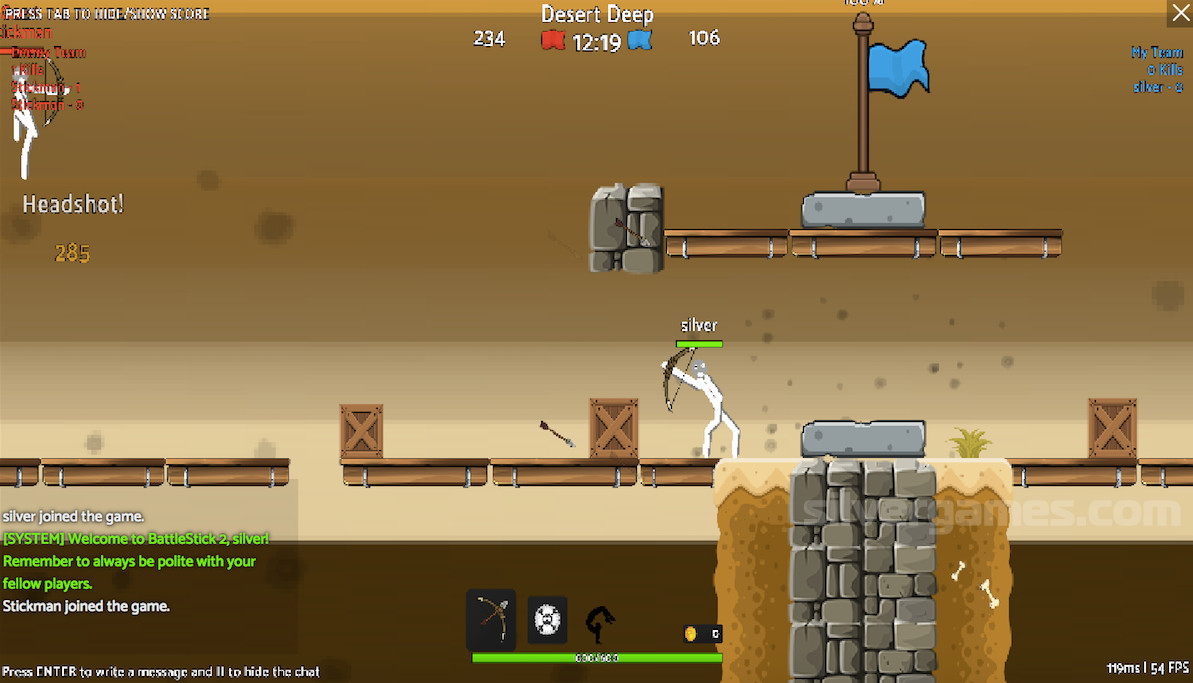Click the chat message prompt line
This screenshot has width=1193, height=683.
pyautogui.click(x=160, y=672)
